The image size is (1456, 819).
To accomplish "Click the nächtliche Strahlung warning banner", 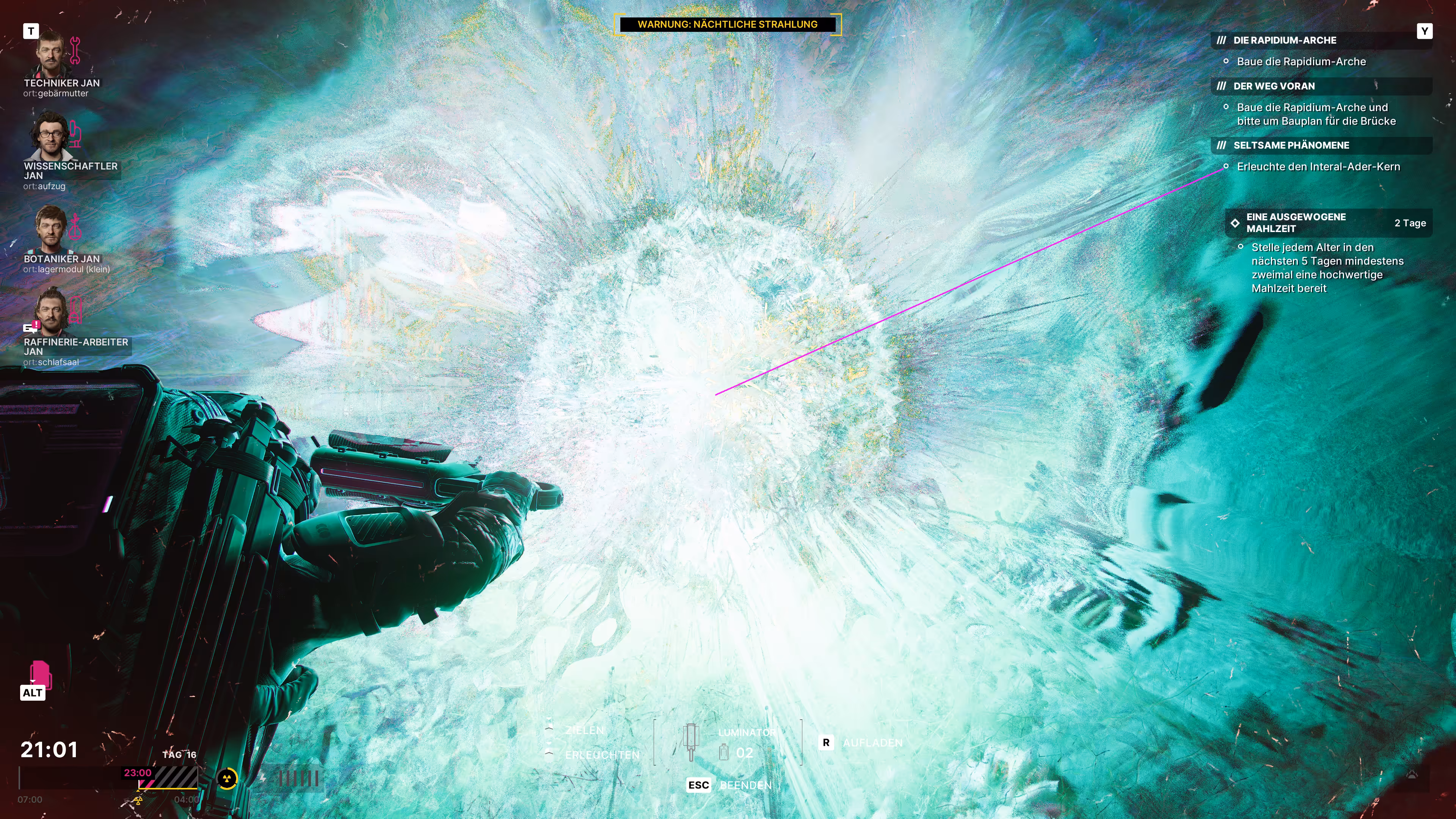I will coord(728,24).
